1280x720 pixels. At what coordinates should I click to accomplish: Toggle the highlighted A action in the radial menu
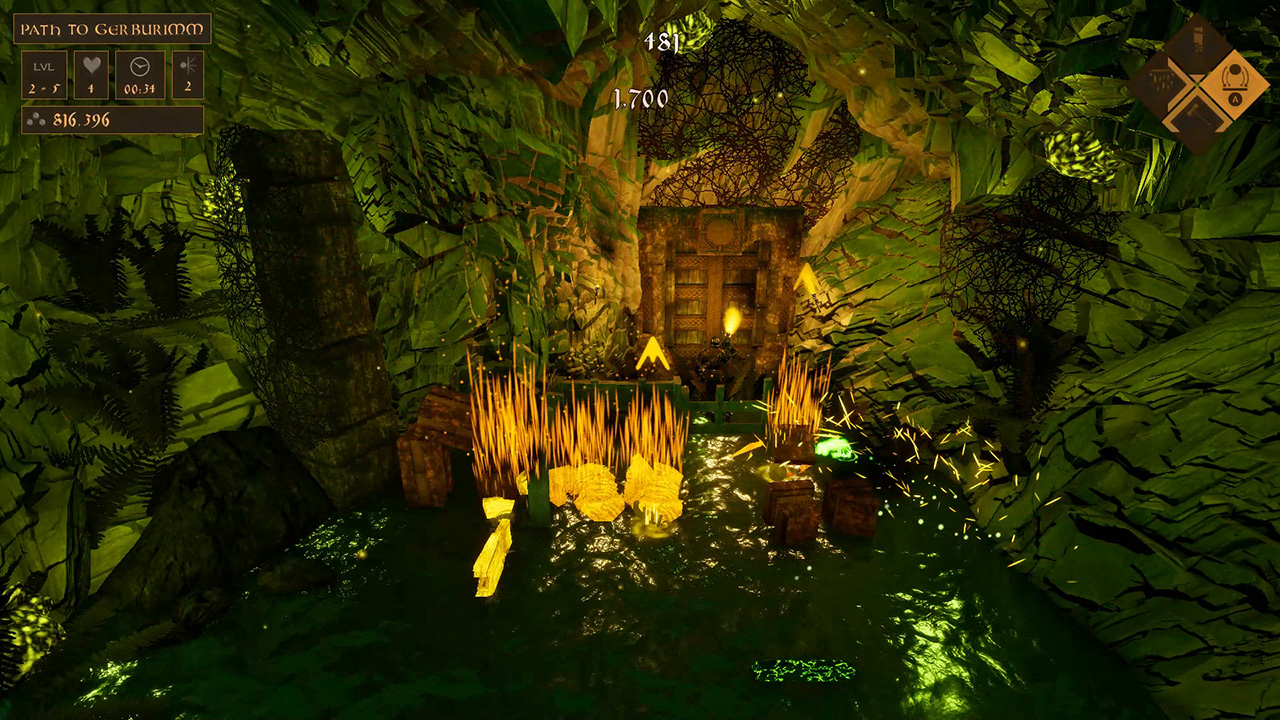pyautogui.click(x=1235, y=99)
